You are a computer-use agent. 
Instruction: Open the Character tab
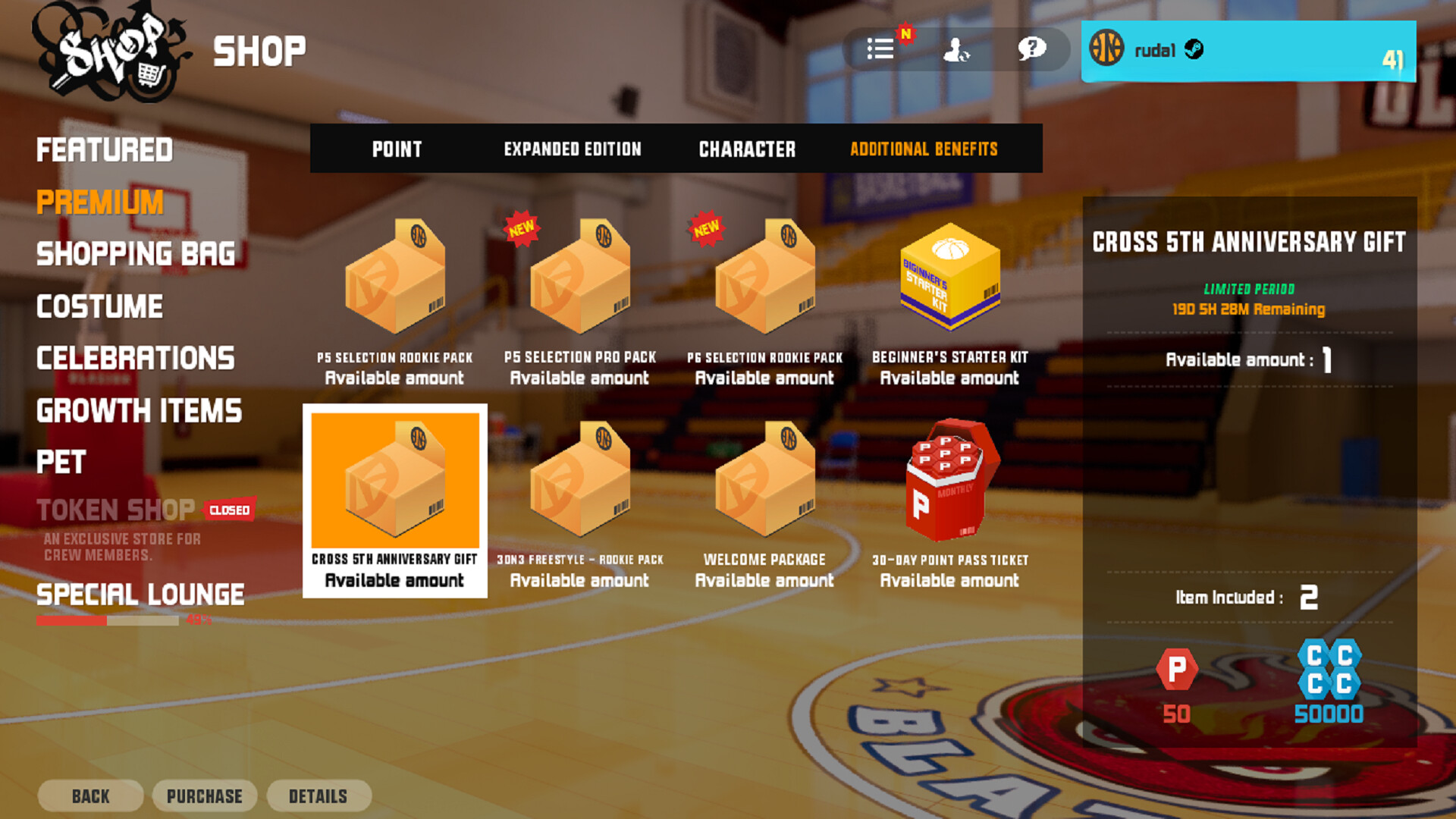pos(747,149)
